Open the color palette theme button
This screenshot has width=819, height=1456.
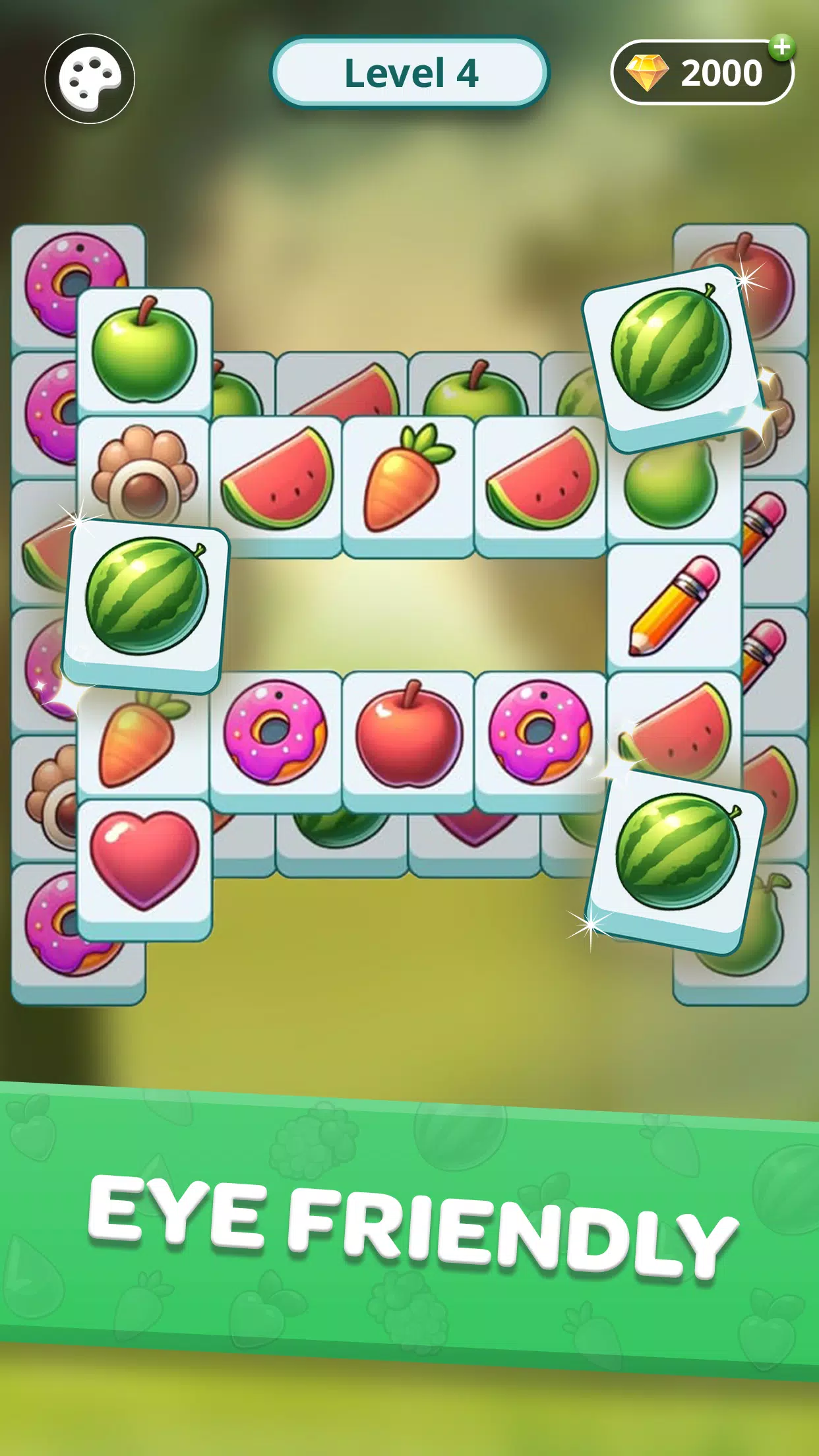pyautogui.click(x=90, y=78)
